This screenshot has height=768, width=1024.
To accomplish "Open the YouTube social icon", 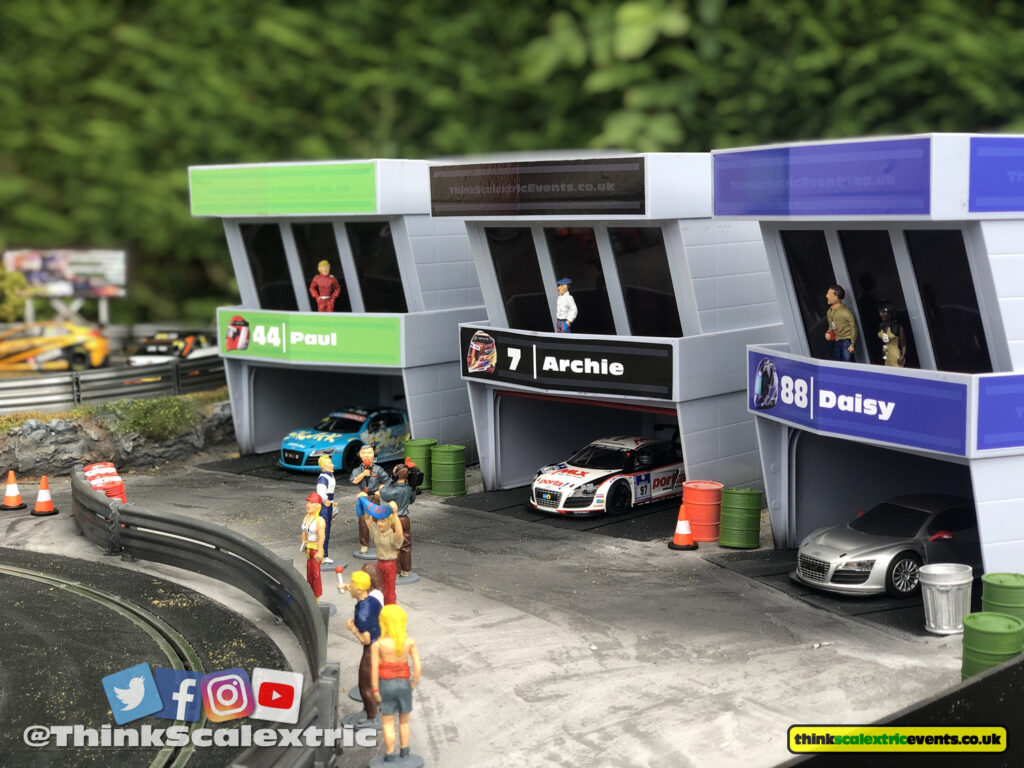I will point(277,694).
